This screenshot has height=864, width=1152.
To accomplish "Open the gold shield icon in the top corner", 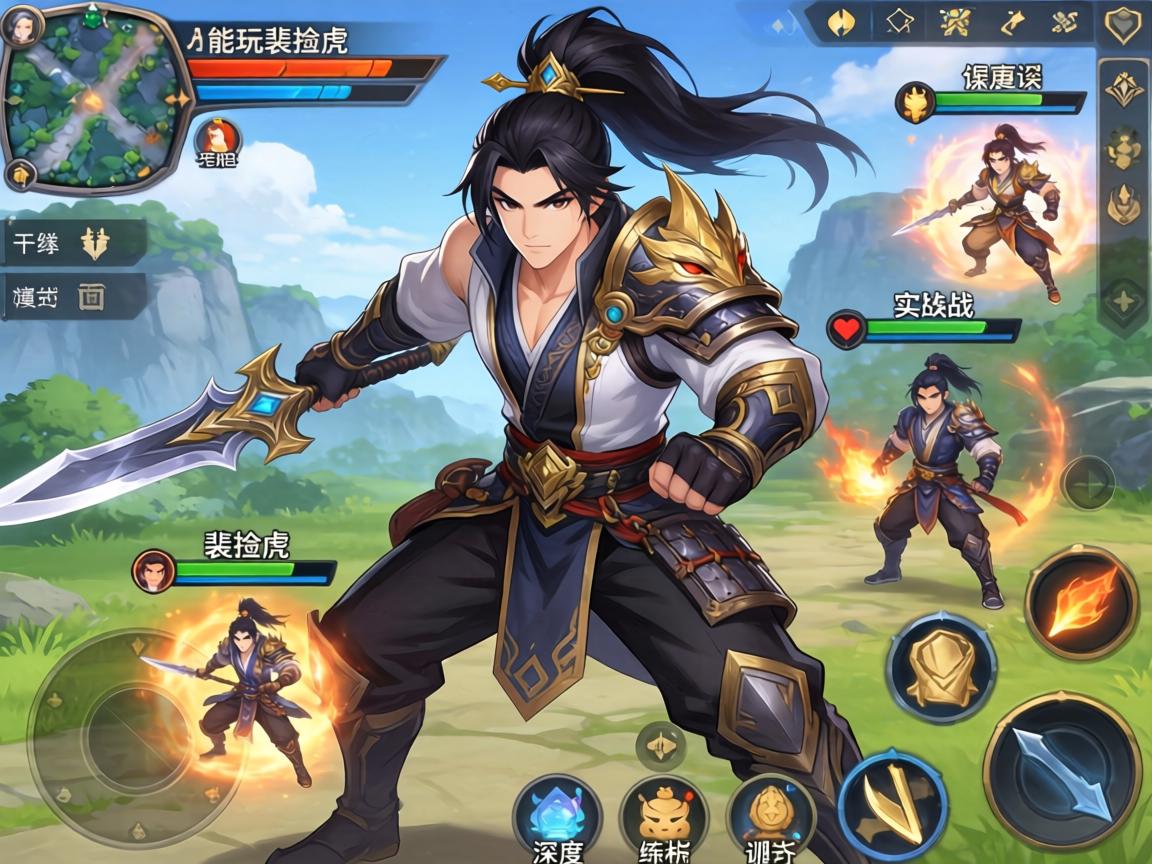I will tap(1122, 23).
